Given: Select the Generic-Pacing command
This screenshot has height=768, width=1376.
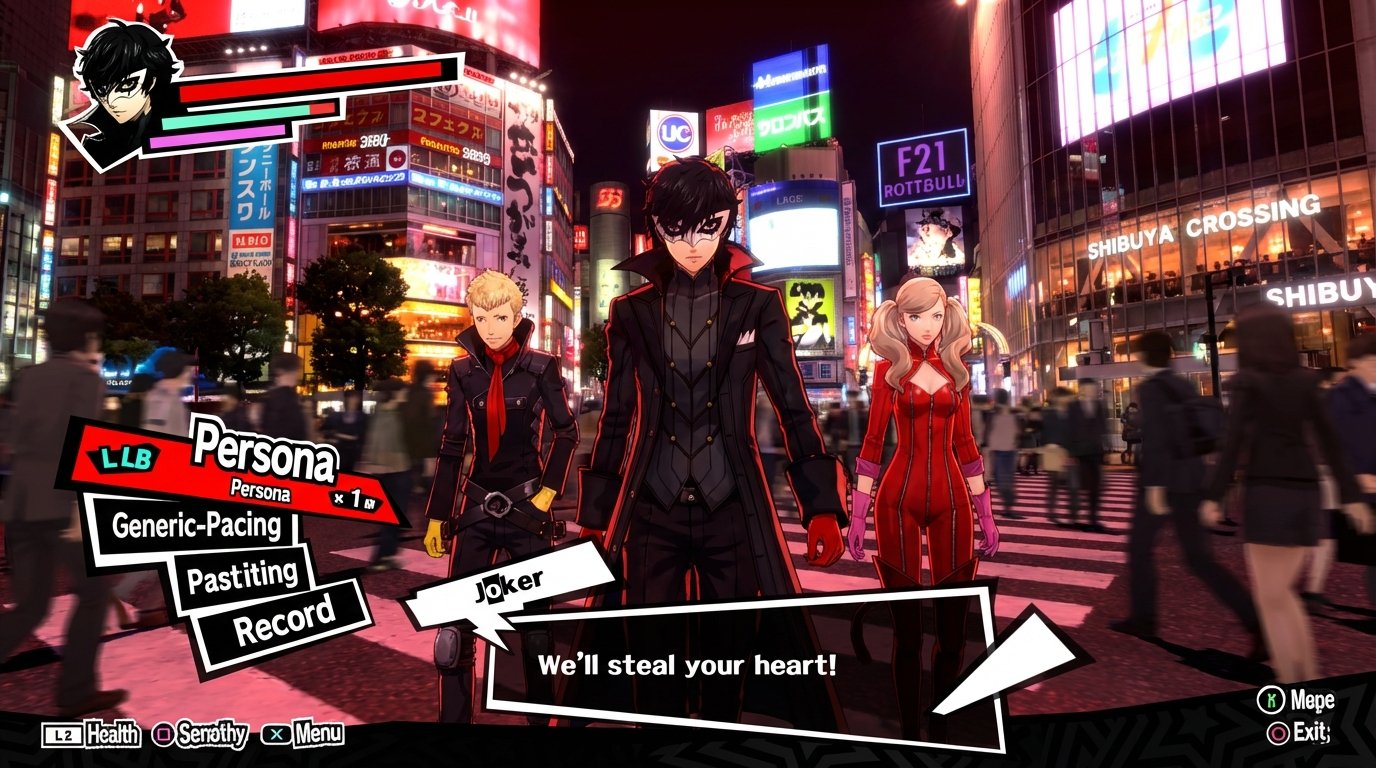Looking at the screenshot, I should [197, 524].
